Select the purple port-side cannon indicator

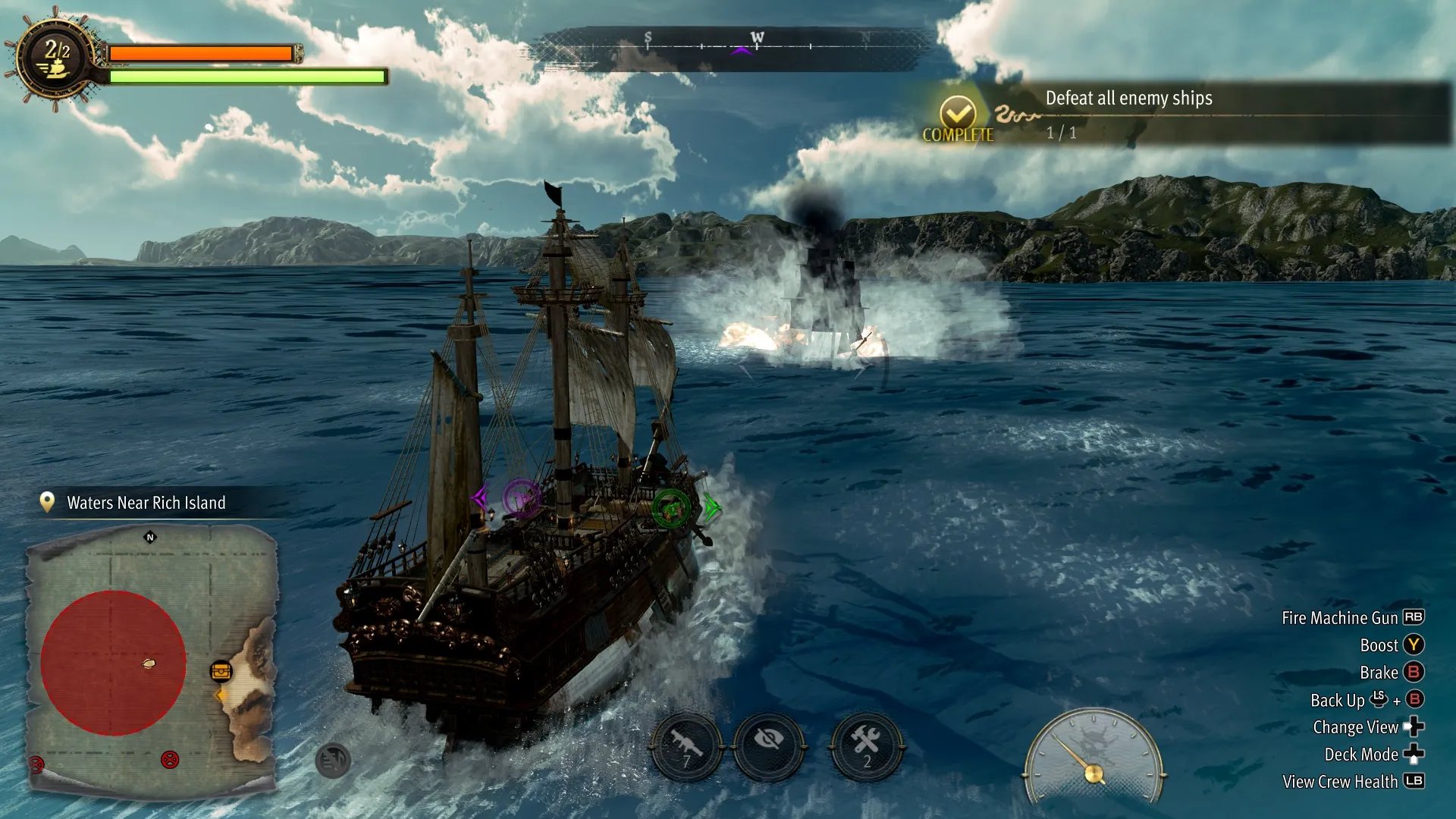tap(522, 498)
